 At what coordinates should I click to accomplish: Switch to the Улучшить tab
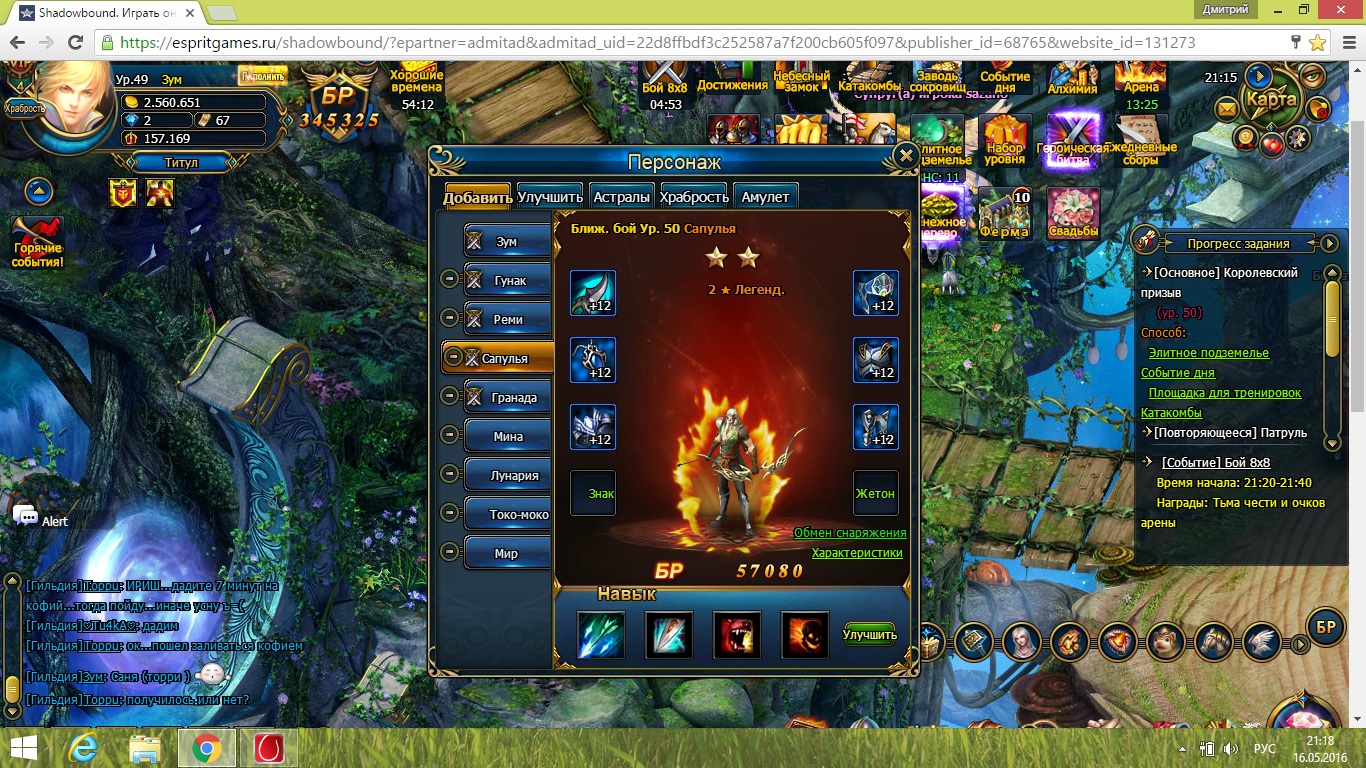[550, 197]
